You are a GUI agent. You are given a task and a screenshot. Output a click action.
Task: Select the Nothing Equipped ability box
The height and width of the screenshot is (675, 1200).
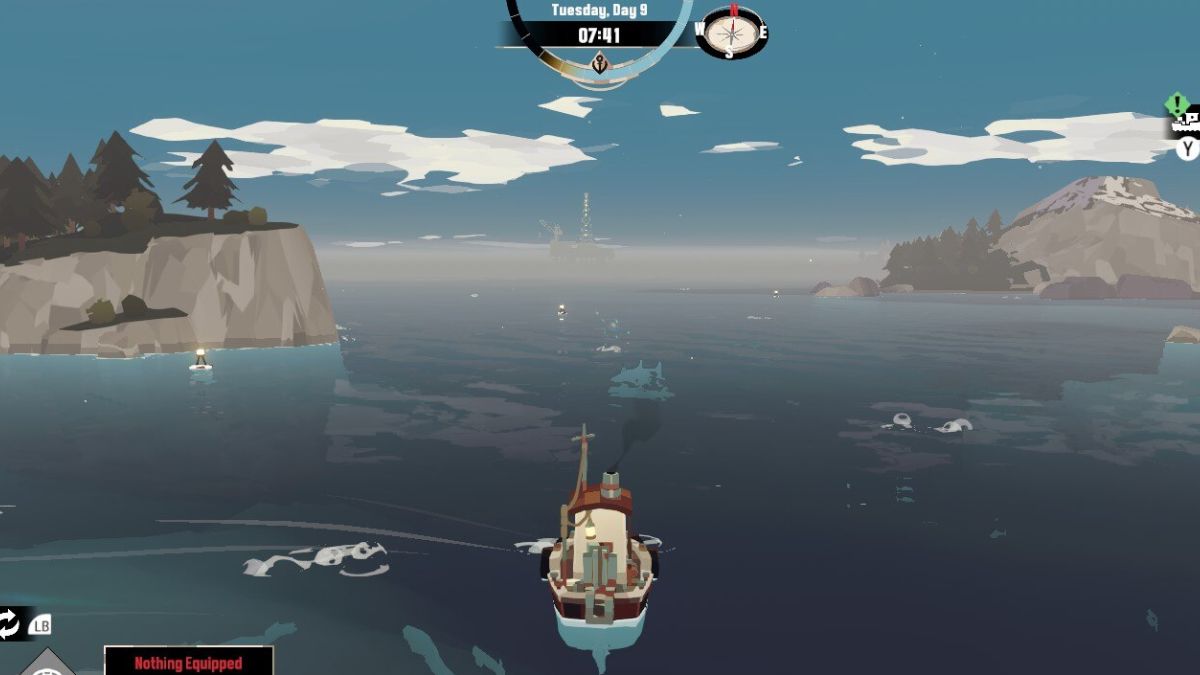point(189,661)
